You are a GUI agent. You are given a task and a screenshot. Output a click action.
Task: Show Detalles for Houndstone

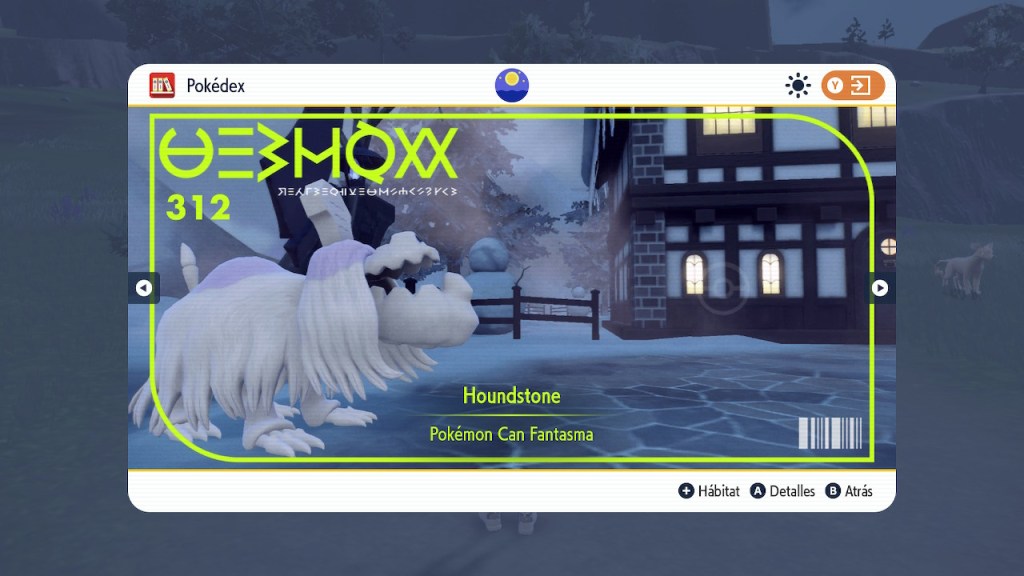tap(782, 491)
